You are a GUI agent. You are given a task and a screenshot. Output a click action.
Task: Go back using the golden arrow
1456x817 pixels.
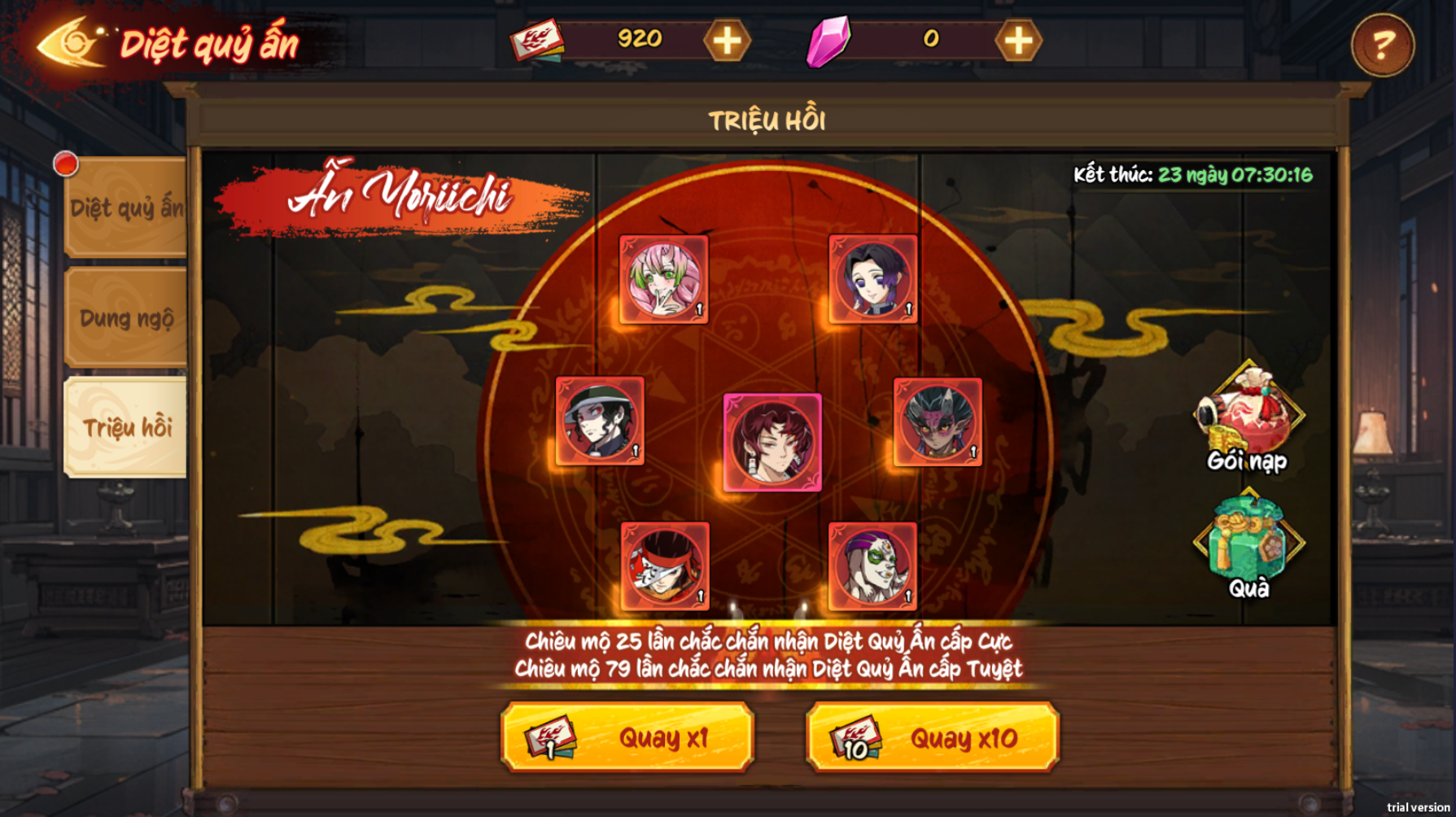pyautogui.click(x=69, y=42)
